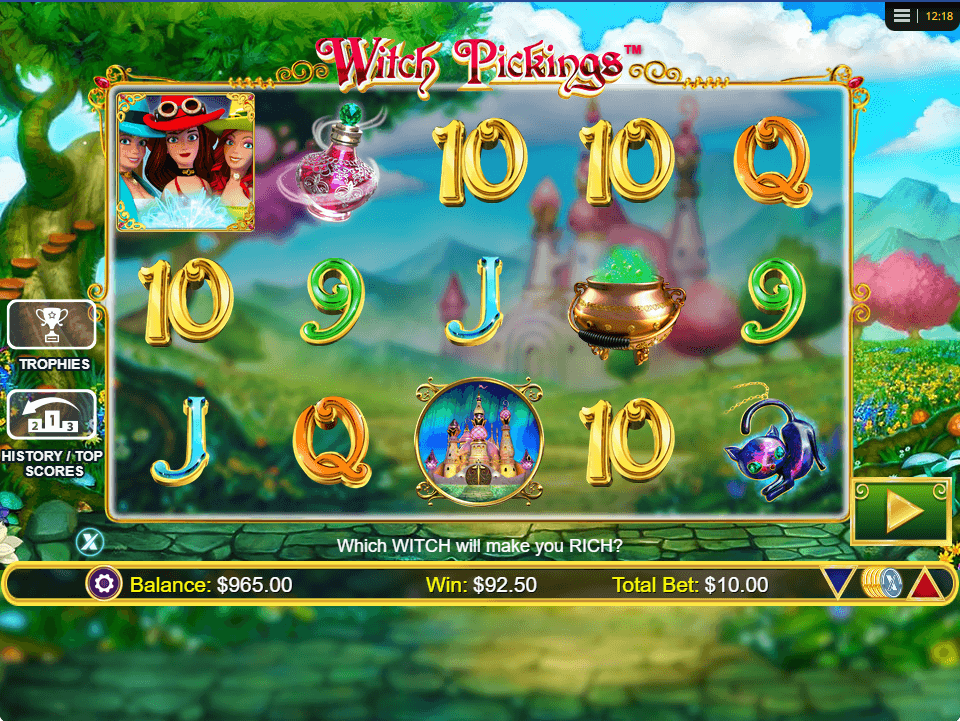Increase total bet with the red up arrow
This screenshot has width=960, height=721.
click(925, 583)
